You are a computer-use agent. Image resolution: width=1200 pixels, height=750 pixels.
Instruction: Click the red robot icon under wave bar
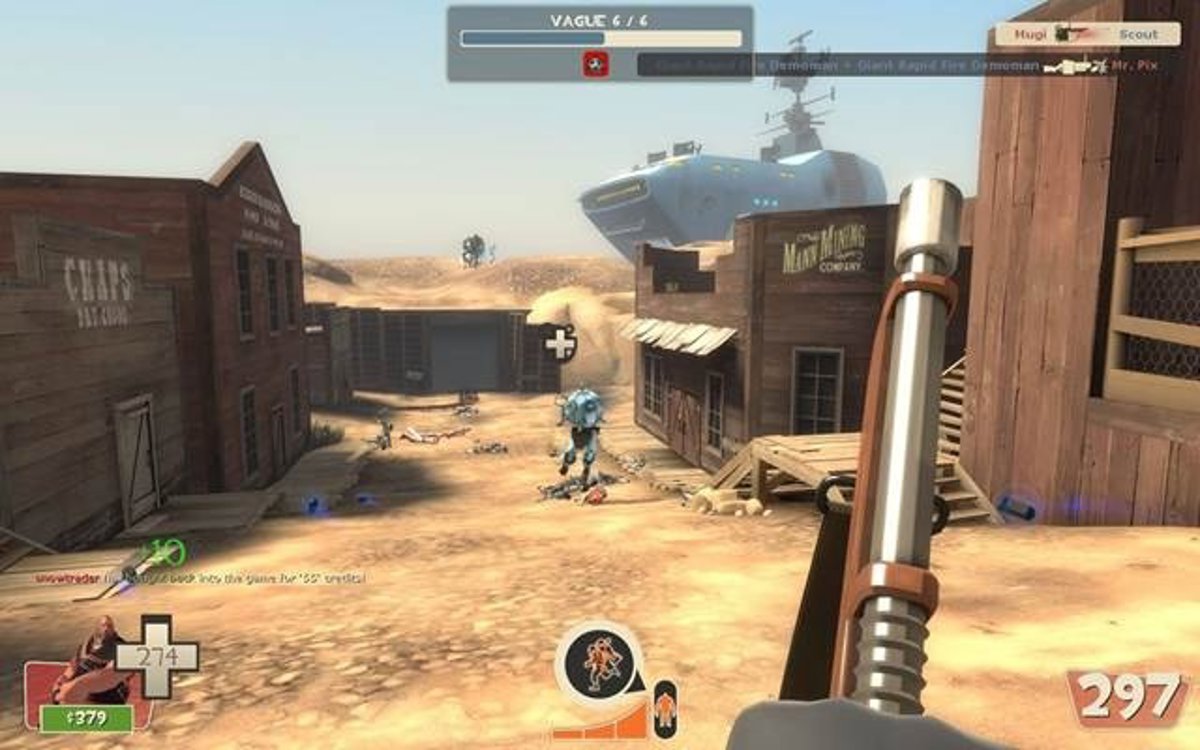pyautogui.click(x=596, y=65)
